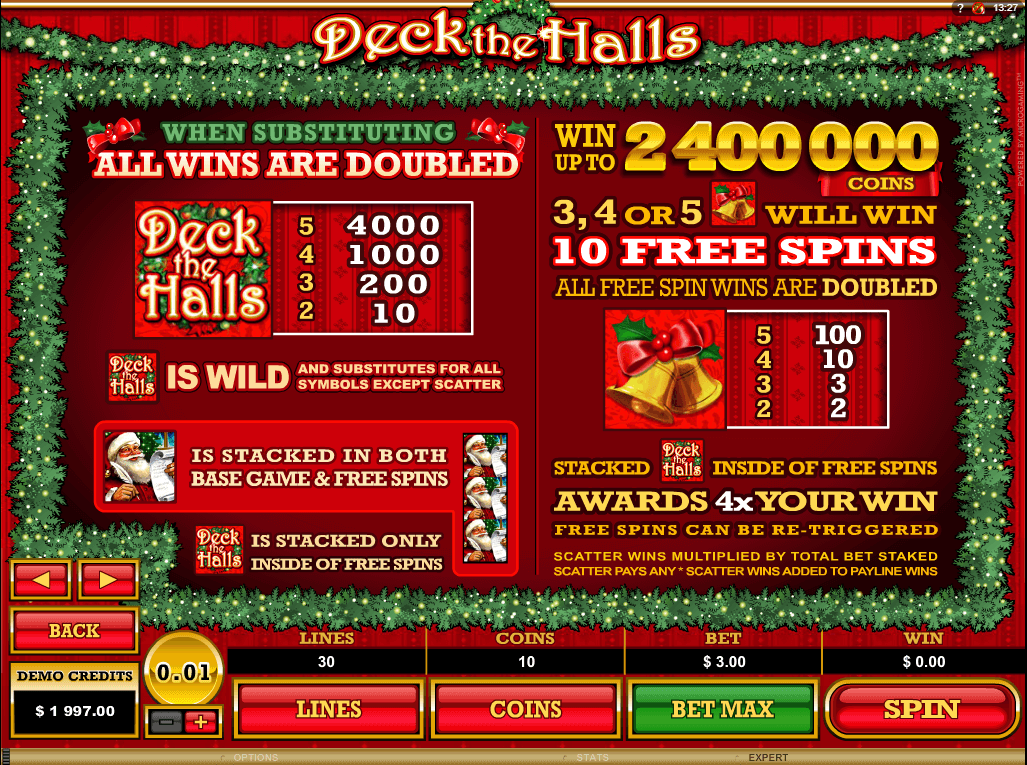Return to the game with Back
The height and width of the screenshot is (765, 1027).
tap(74, 631)
